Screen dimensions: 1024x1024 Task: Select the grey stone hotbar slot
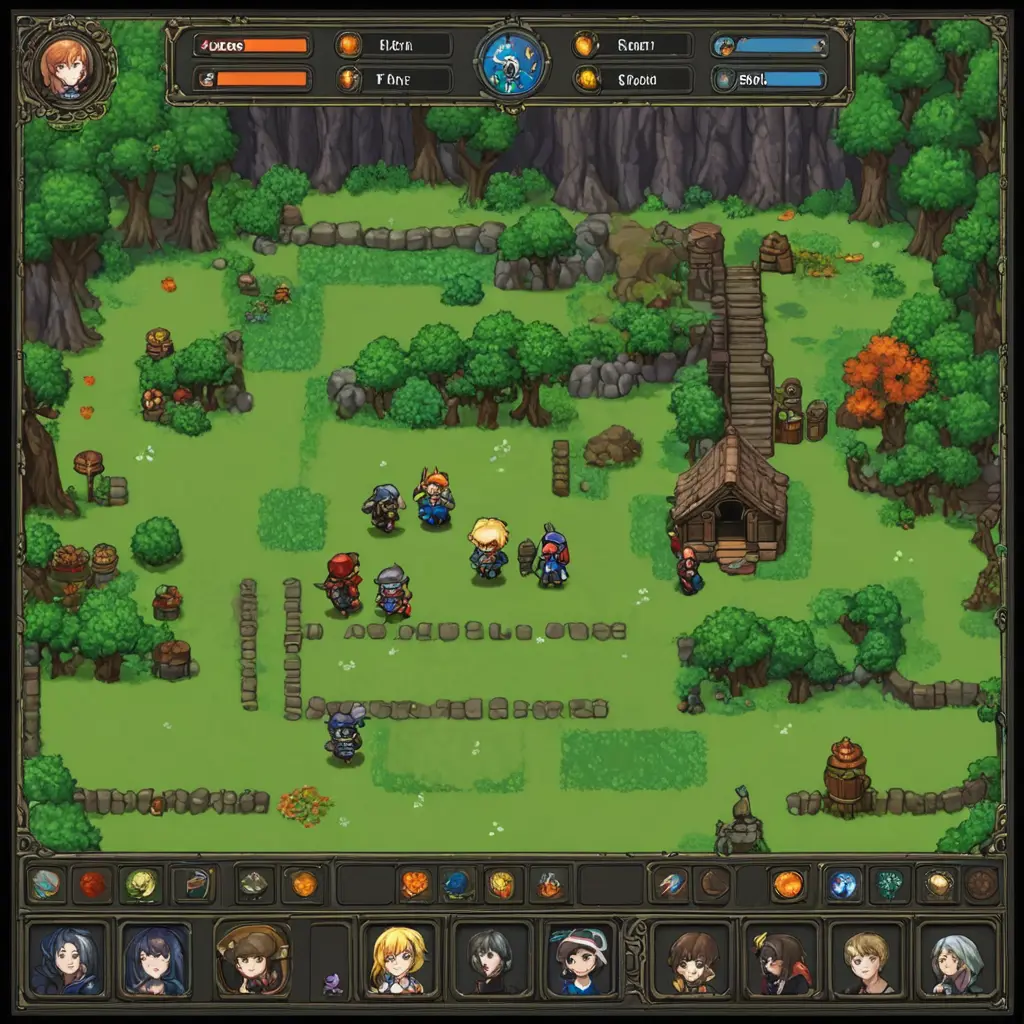(x=253, y=884)
